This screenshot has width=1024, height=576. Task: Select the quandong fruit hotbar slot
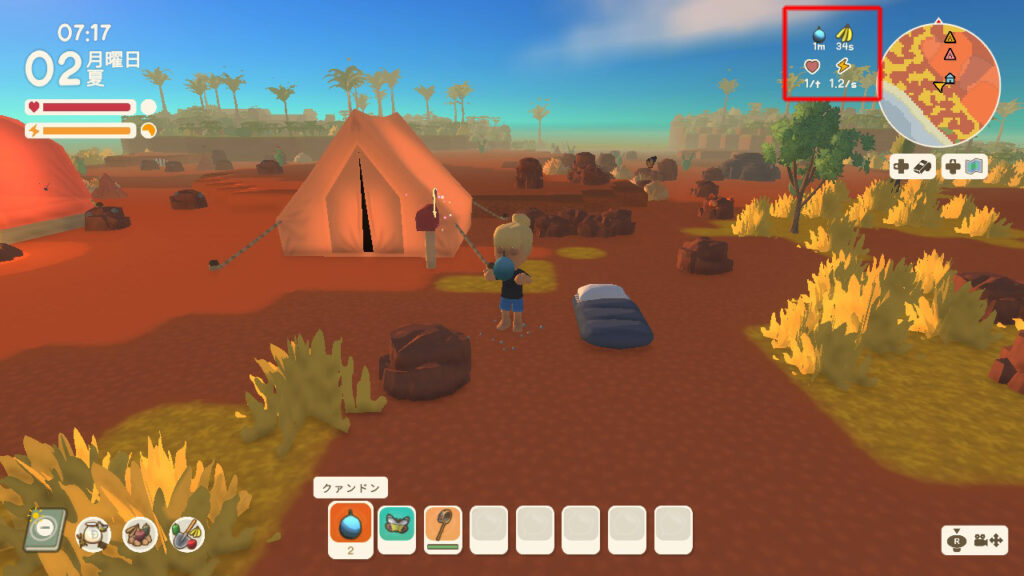coord(351,525)
